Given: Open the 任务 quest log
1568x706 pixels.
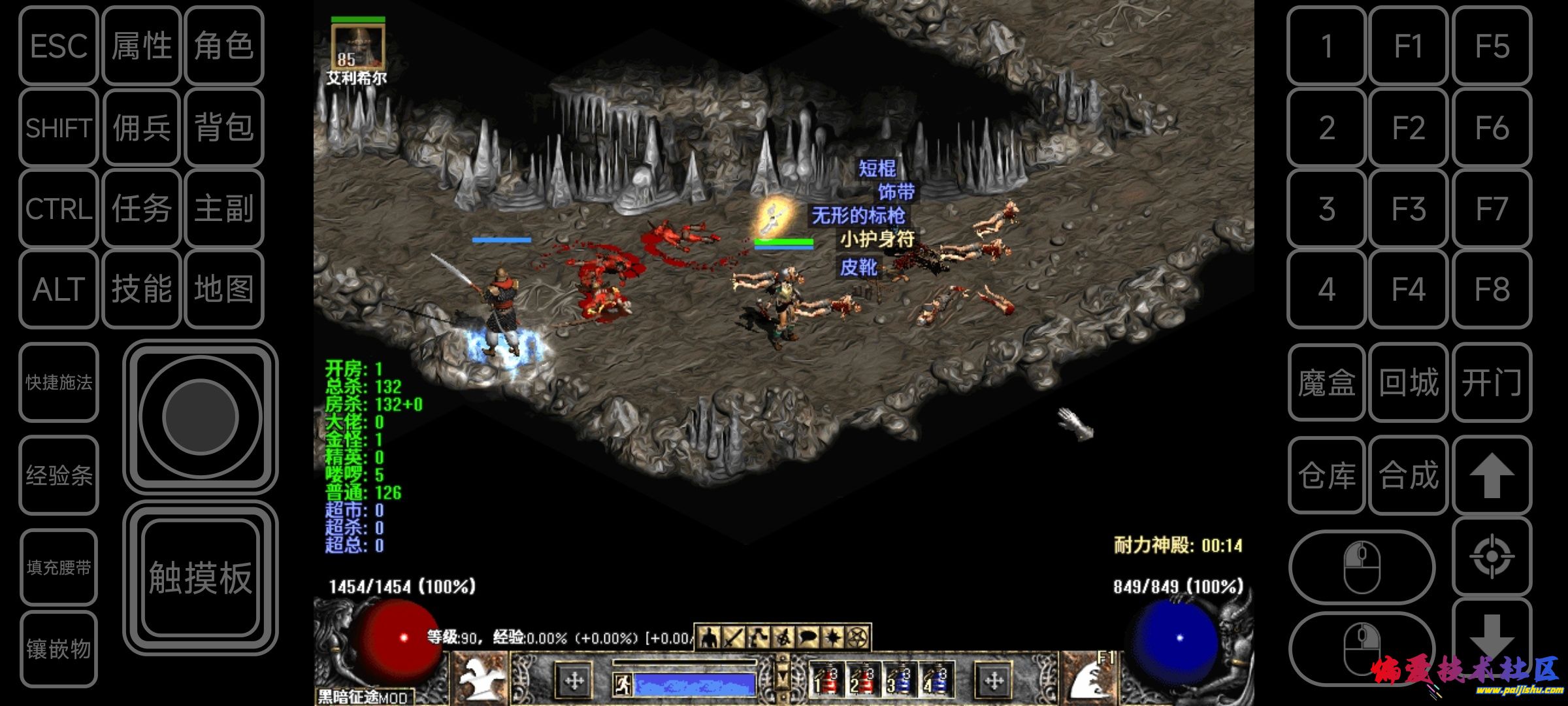Looking at the screenshot, I should pyautogui.click(x=141, y=209).
